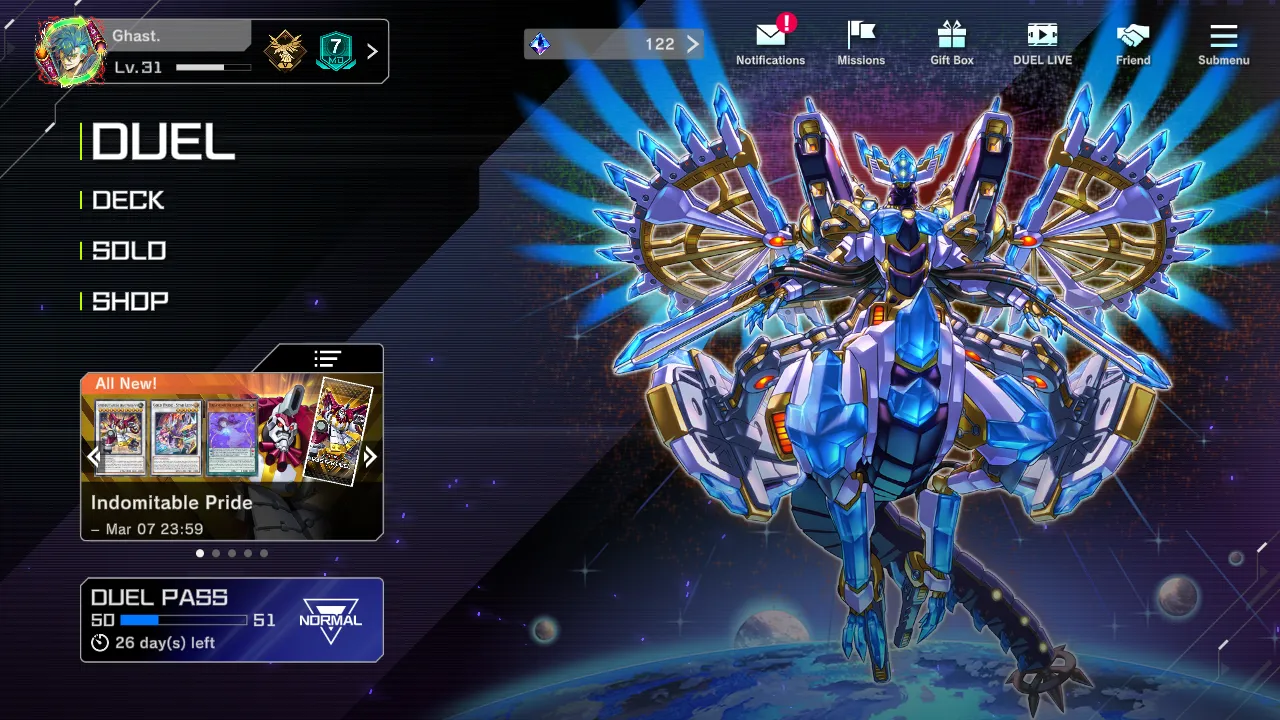Image resolution: width=1280 pixels, height=720 pixels.
Task: View the rank 7 emblem details
Action: coord(336,50)
